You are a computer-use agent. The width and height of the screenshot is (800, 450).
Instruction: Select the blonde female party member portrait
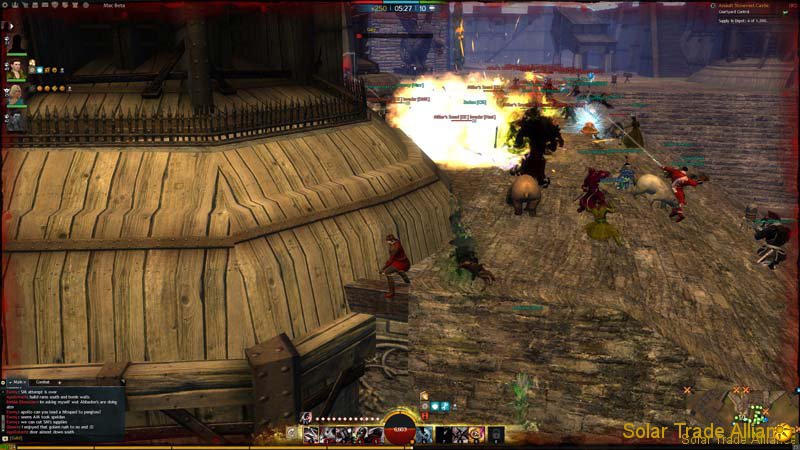coord(16,95)
